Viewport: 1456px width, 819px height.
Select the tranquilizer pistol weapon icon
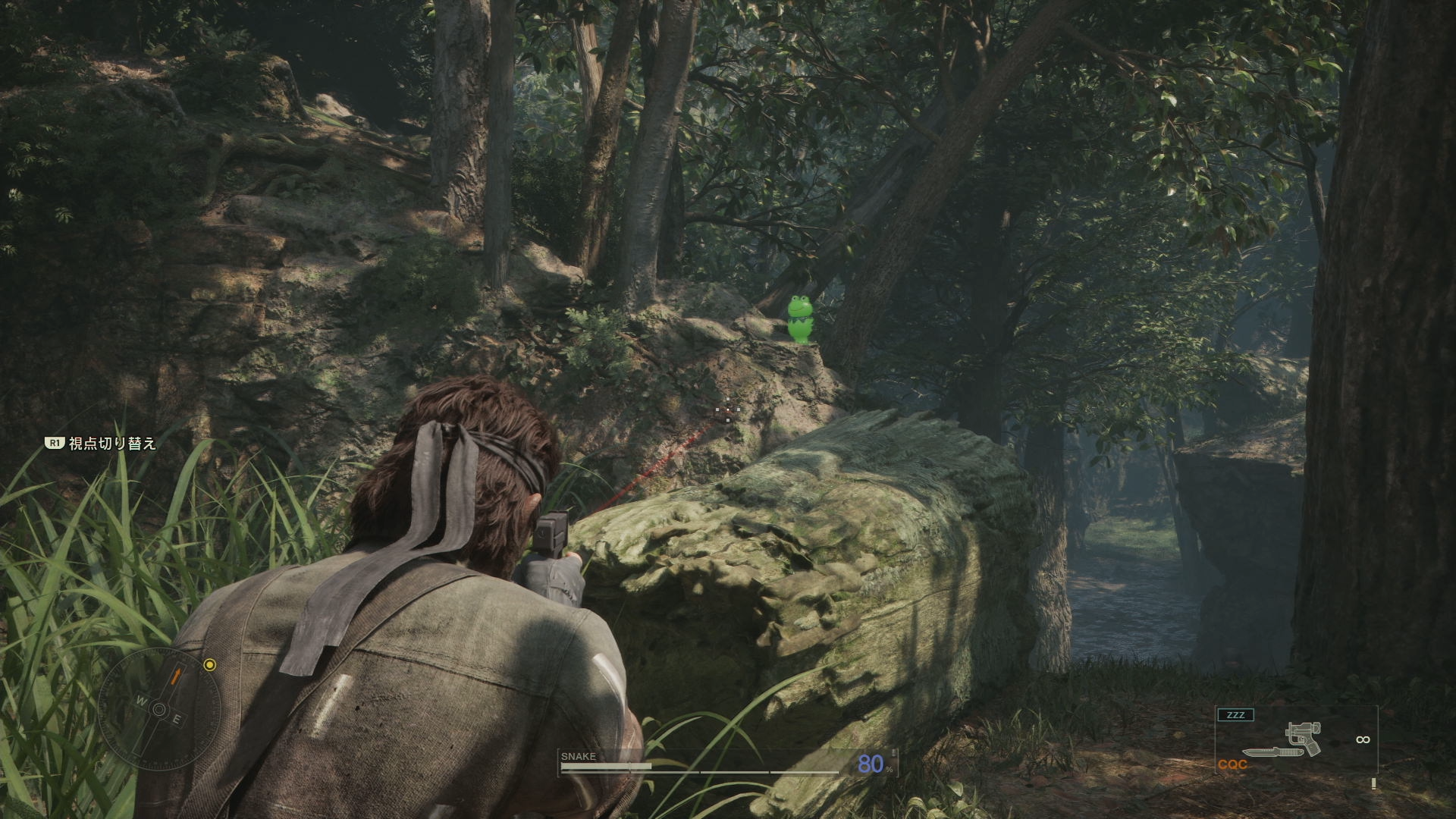pos(1304,737)
